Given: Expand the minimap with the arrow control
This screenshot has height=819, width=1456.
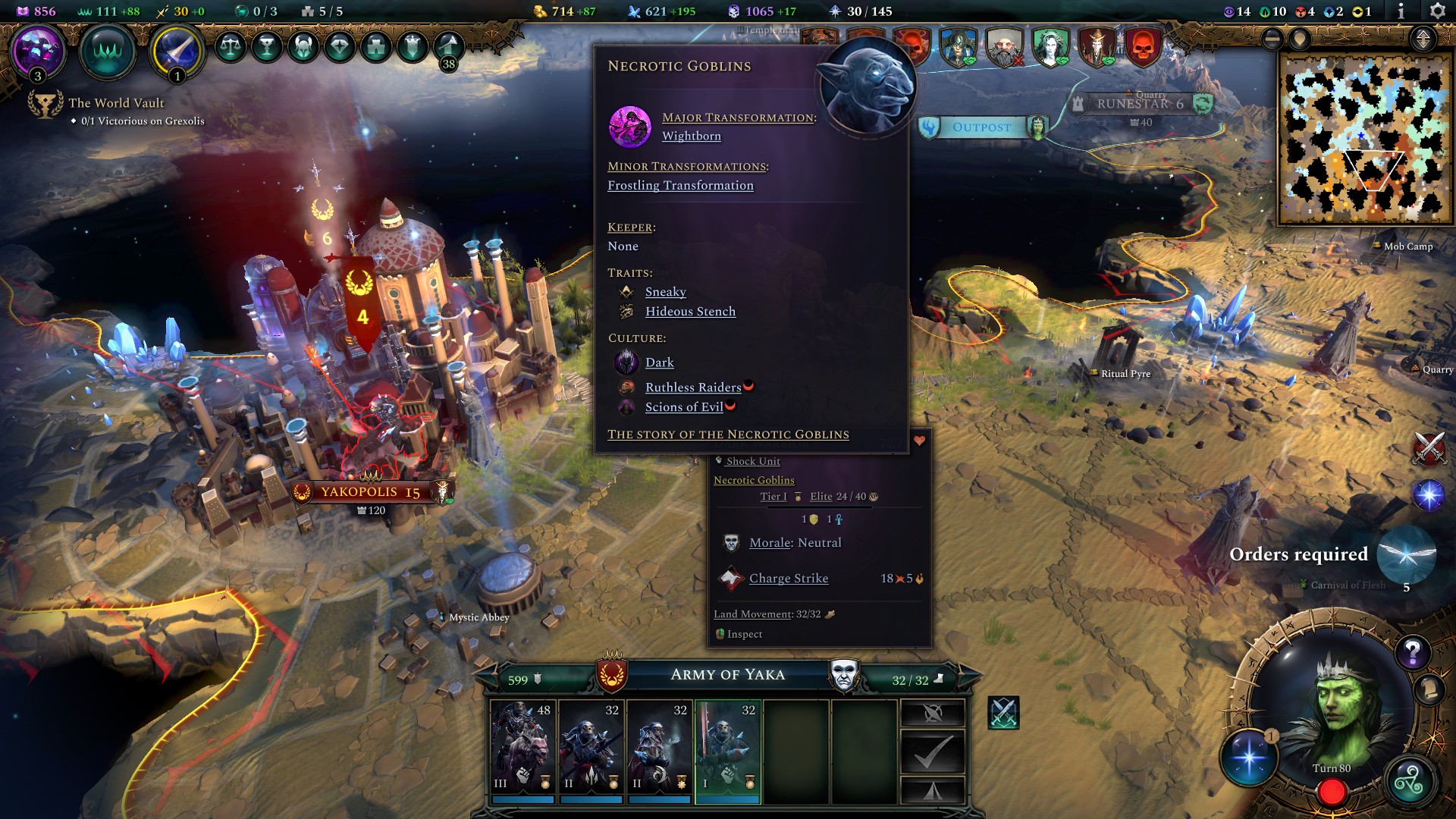Looking at the screenshot, I should (x=1423, y=39).
